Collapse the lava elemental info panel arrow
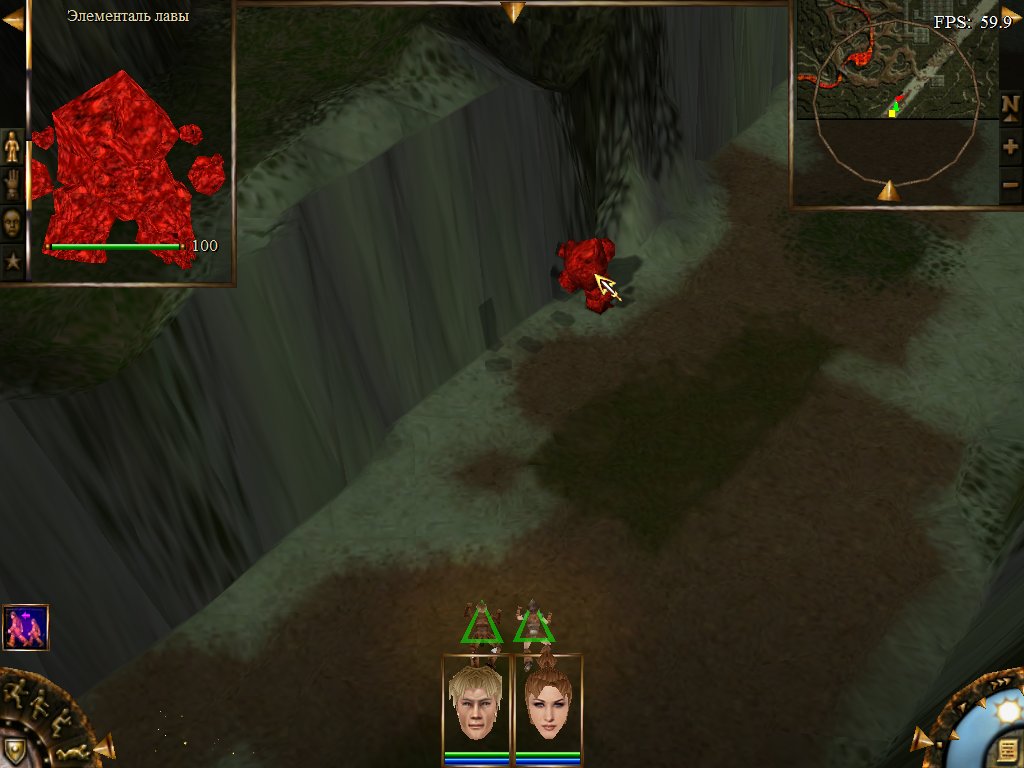 coord(13,18)
